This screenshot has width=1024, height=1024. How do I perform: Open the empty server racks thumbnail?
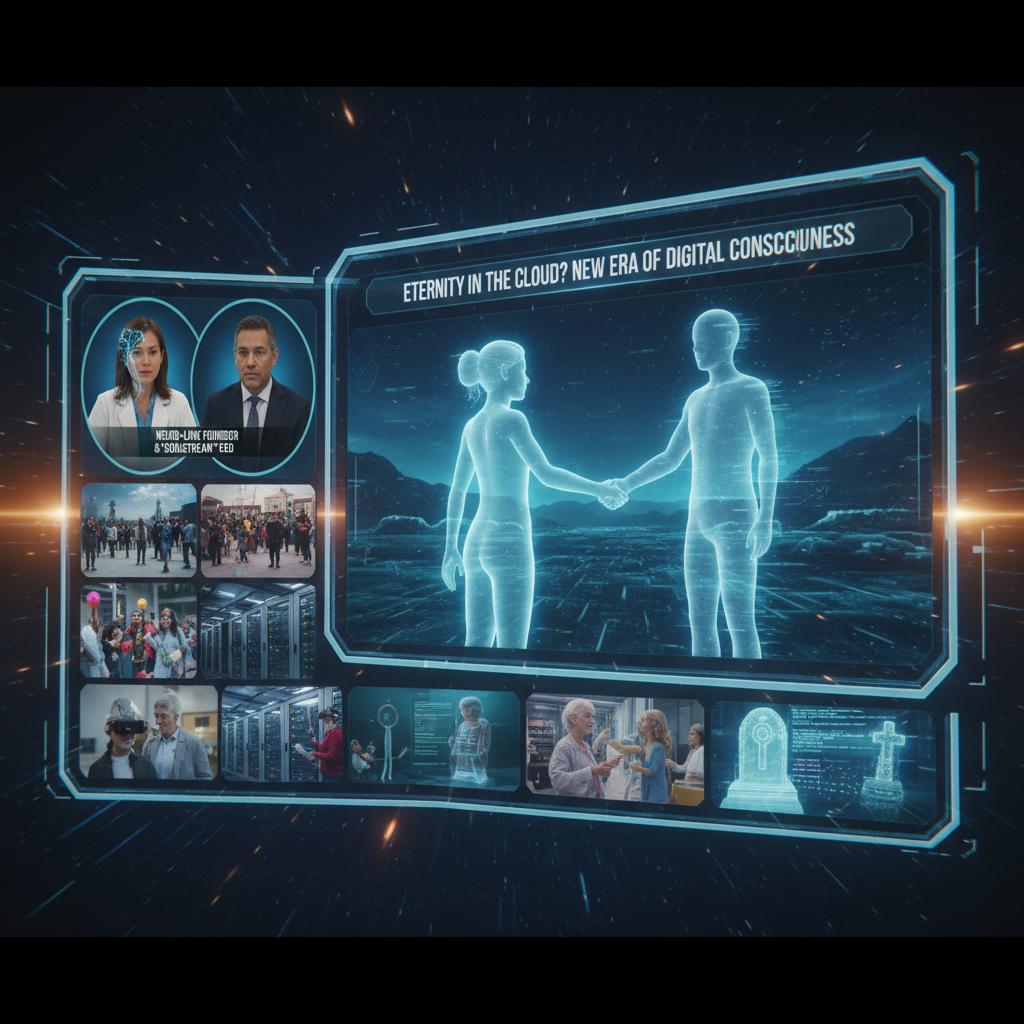point(258,631)
